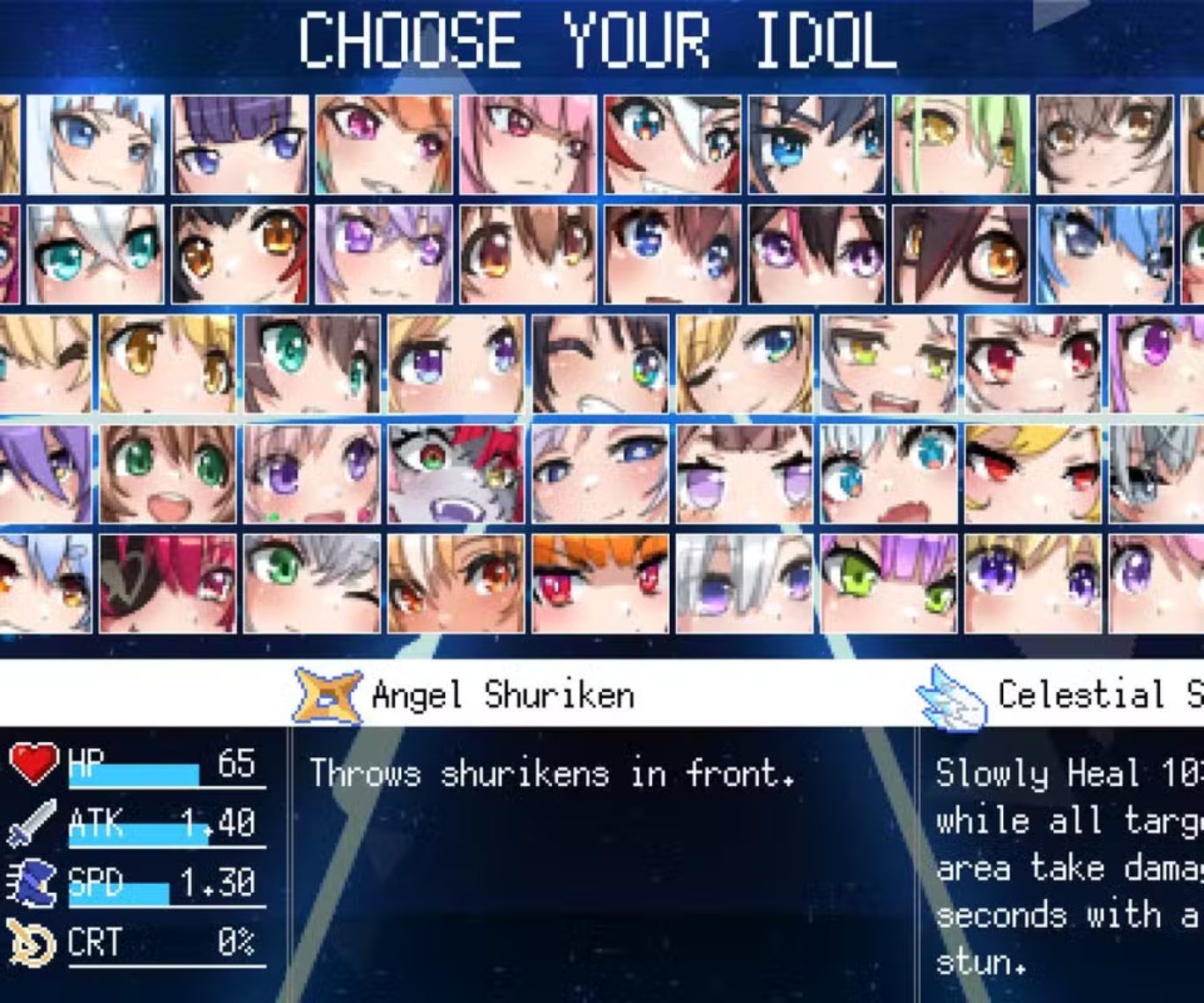Select the tan-skinned idol with red eyes
The width and height of the screenshot is (1204, 1003).
456,583
